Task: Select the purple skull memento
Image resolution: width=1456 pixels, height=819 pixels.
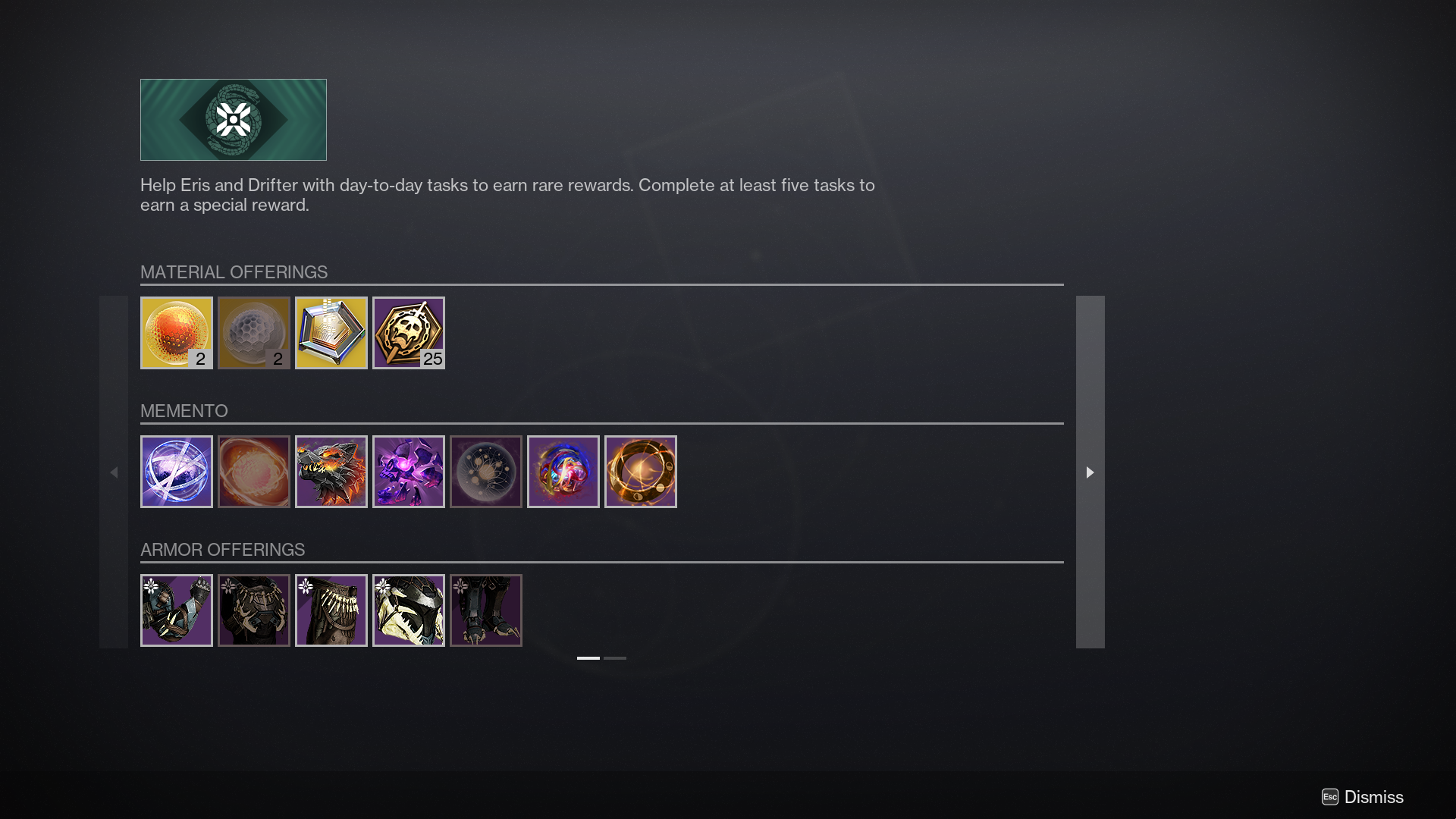Action: click(409, 471)
